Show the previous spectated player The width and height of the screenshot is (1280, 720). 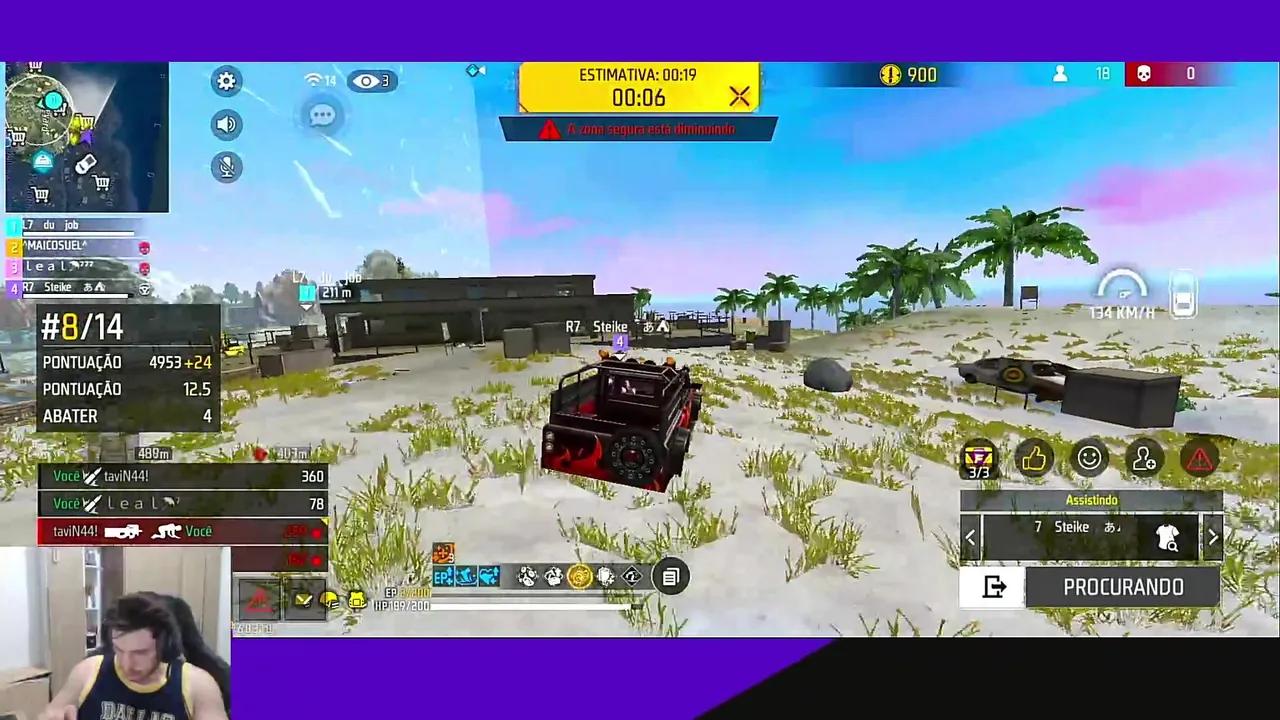969,538
